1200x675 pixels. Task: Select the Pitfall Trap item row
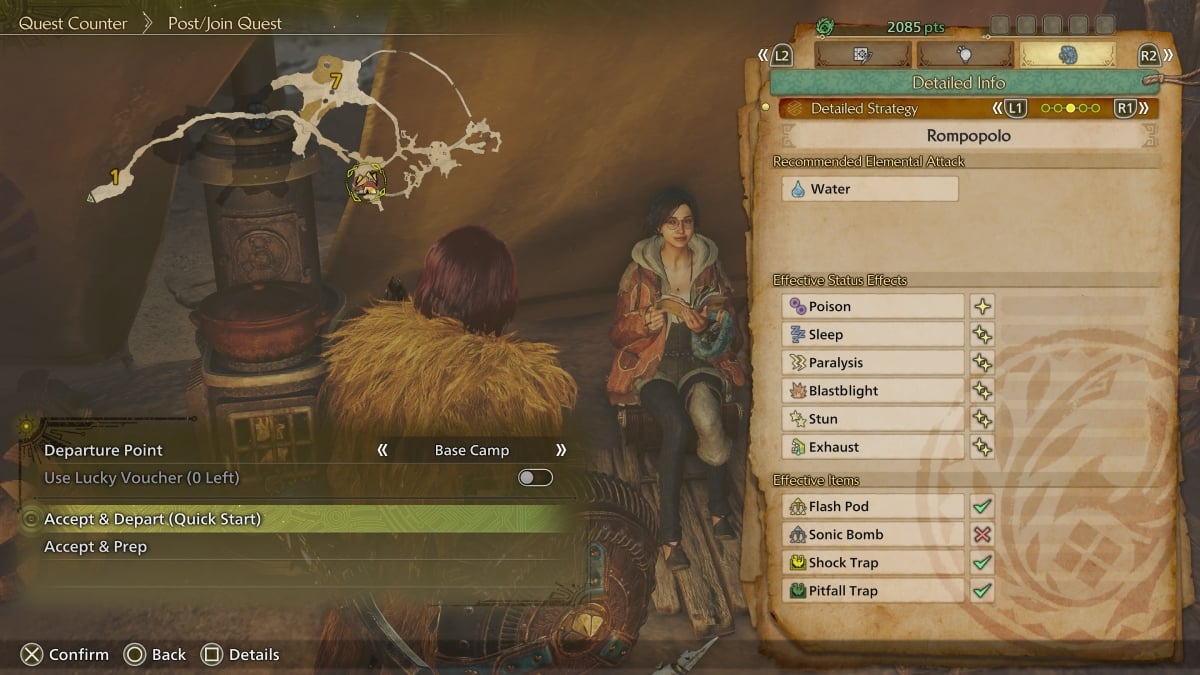pos(872,591)
